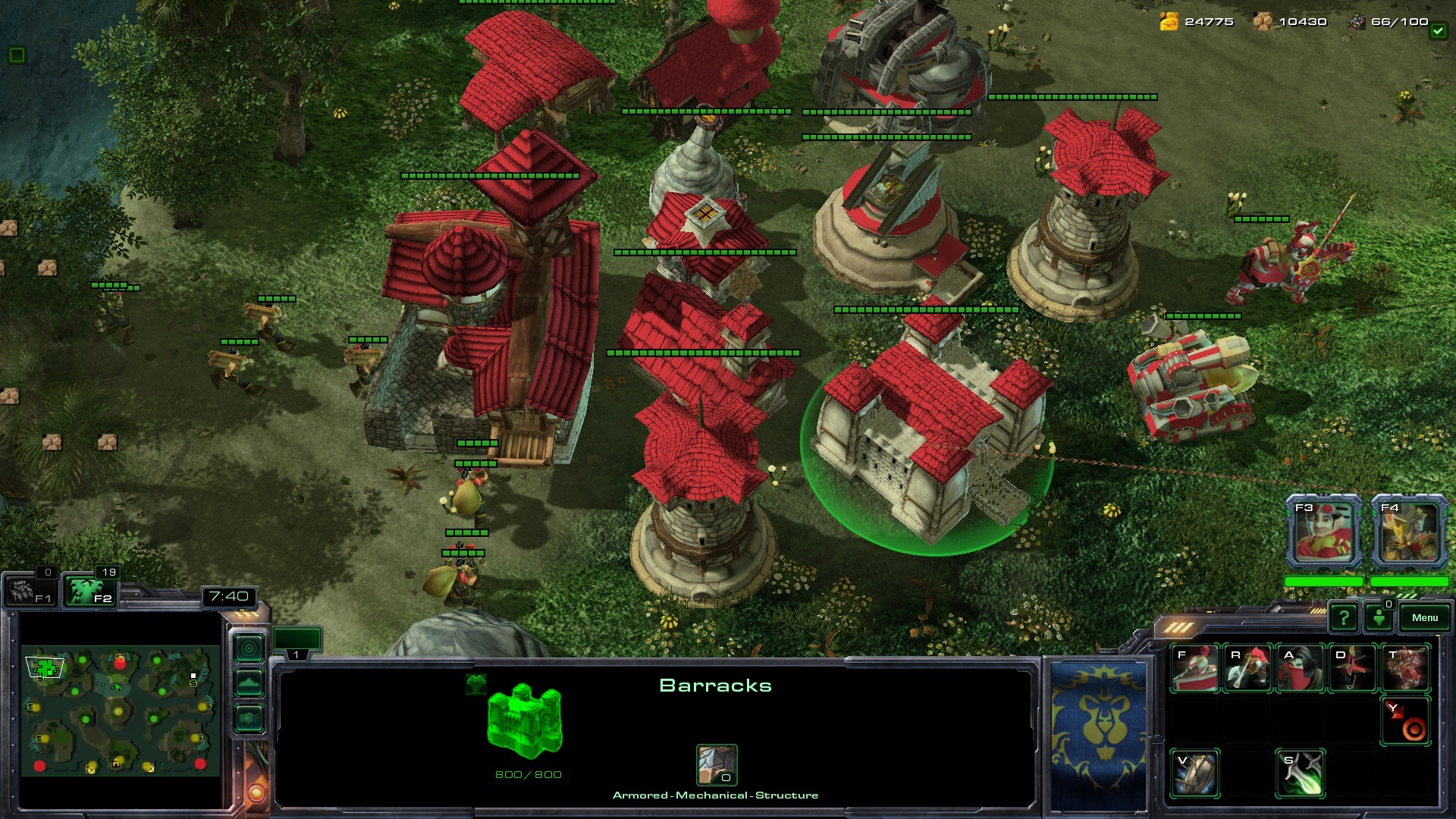
Task: Open the Menu button
Action: [x=1424, y=617]
